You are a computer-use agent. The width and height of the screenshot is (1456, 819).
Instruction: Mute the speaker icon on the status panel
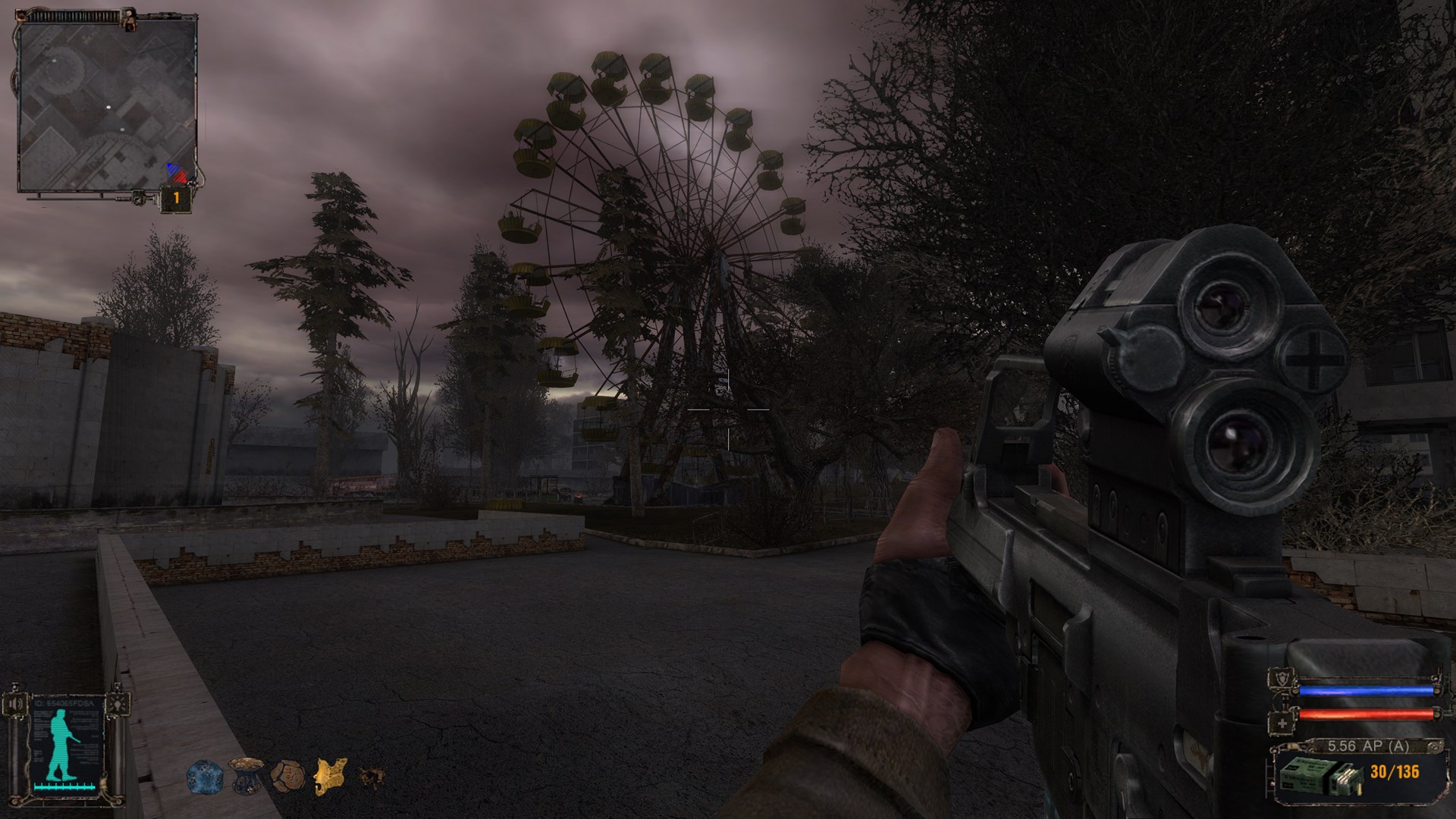[x=15, y=702]
